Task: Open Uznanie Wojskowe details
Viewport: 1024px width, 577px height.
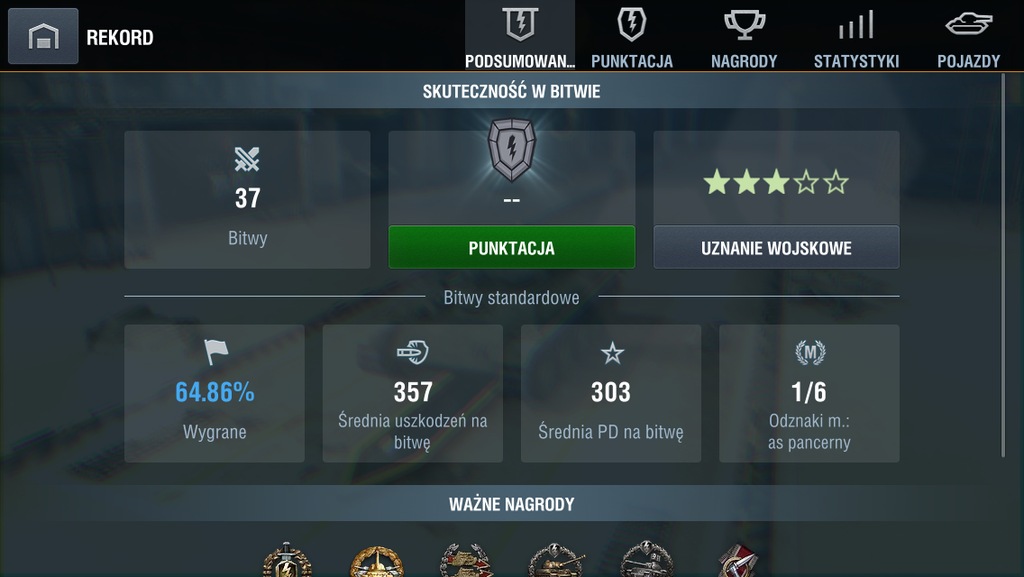Action: point(776,247)
